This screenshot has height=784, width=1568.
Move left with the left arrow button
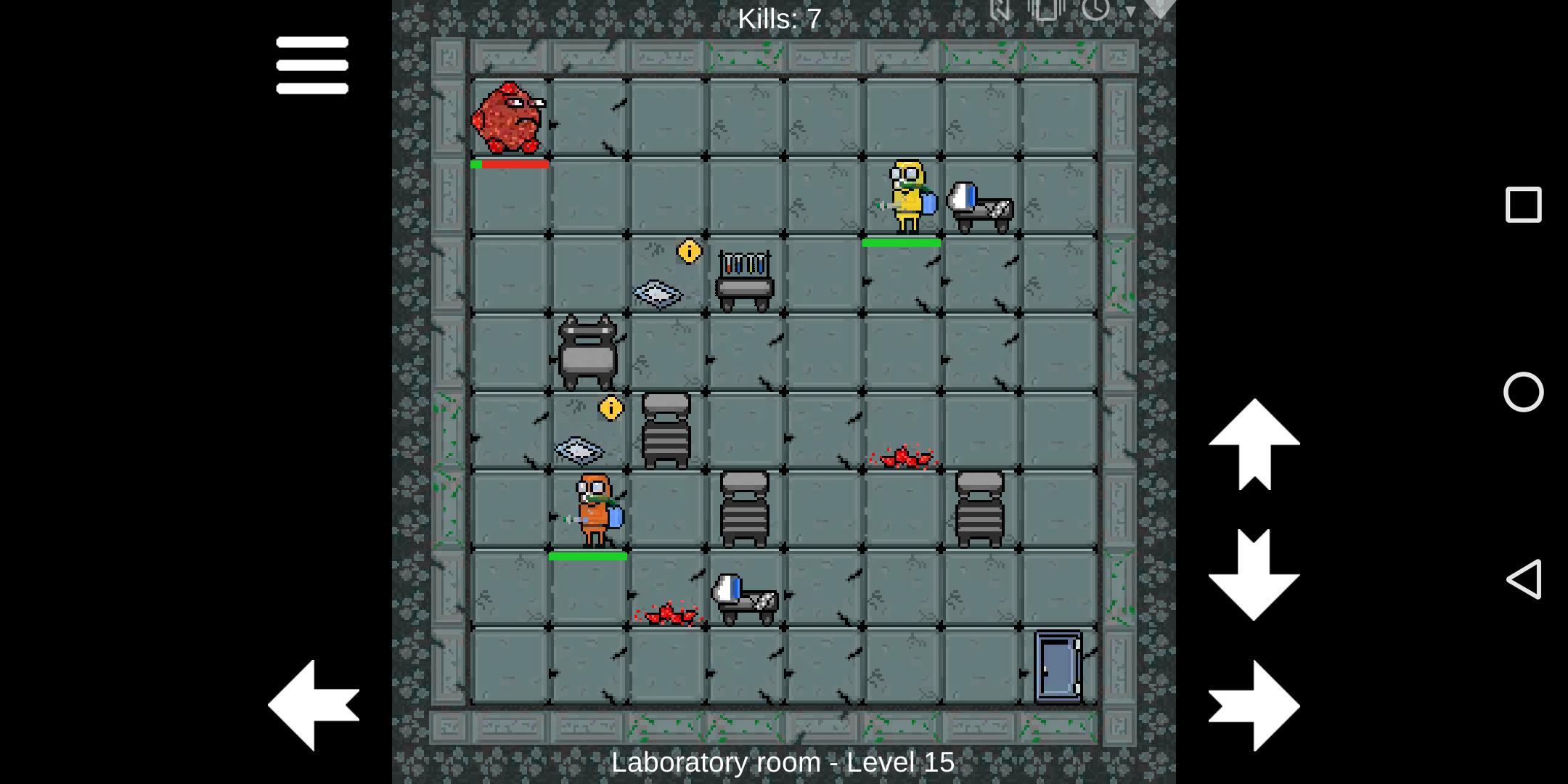tap(314, 705)
